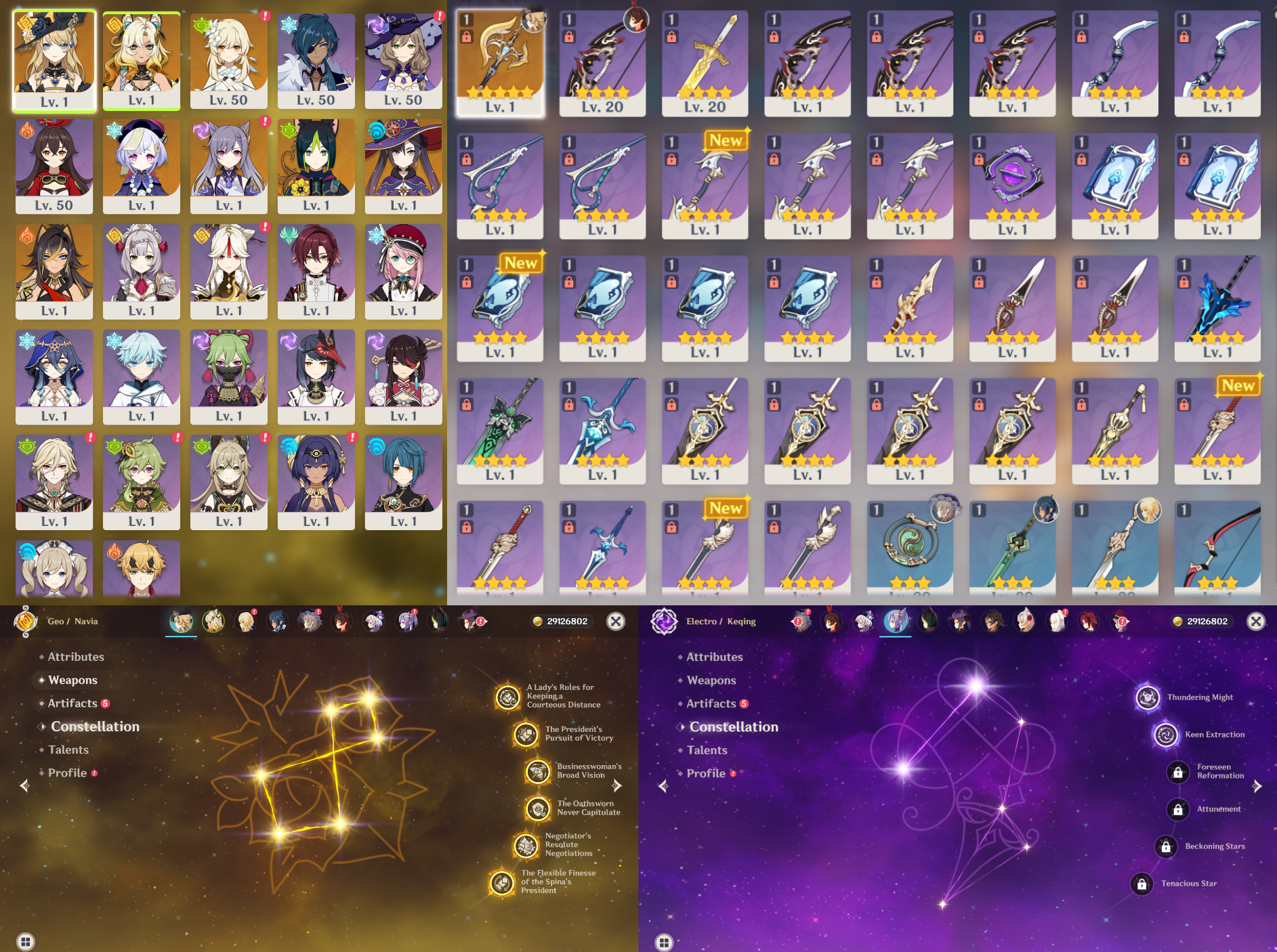This screenshot has width=1277, height=952.
Task: Select Keqing's portrait in the top avatar strip
Action: tap(896, 621)
